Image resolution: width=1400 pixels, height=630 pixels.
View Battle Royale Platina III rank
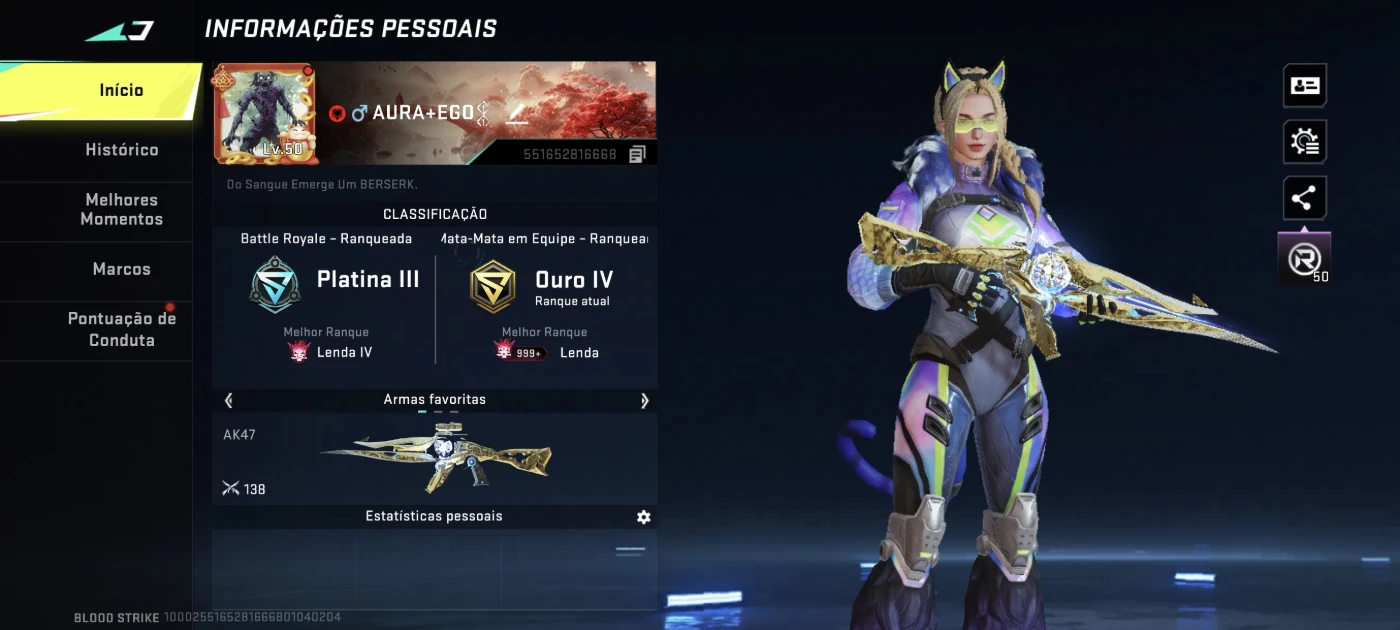[334, 284]
